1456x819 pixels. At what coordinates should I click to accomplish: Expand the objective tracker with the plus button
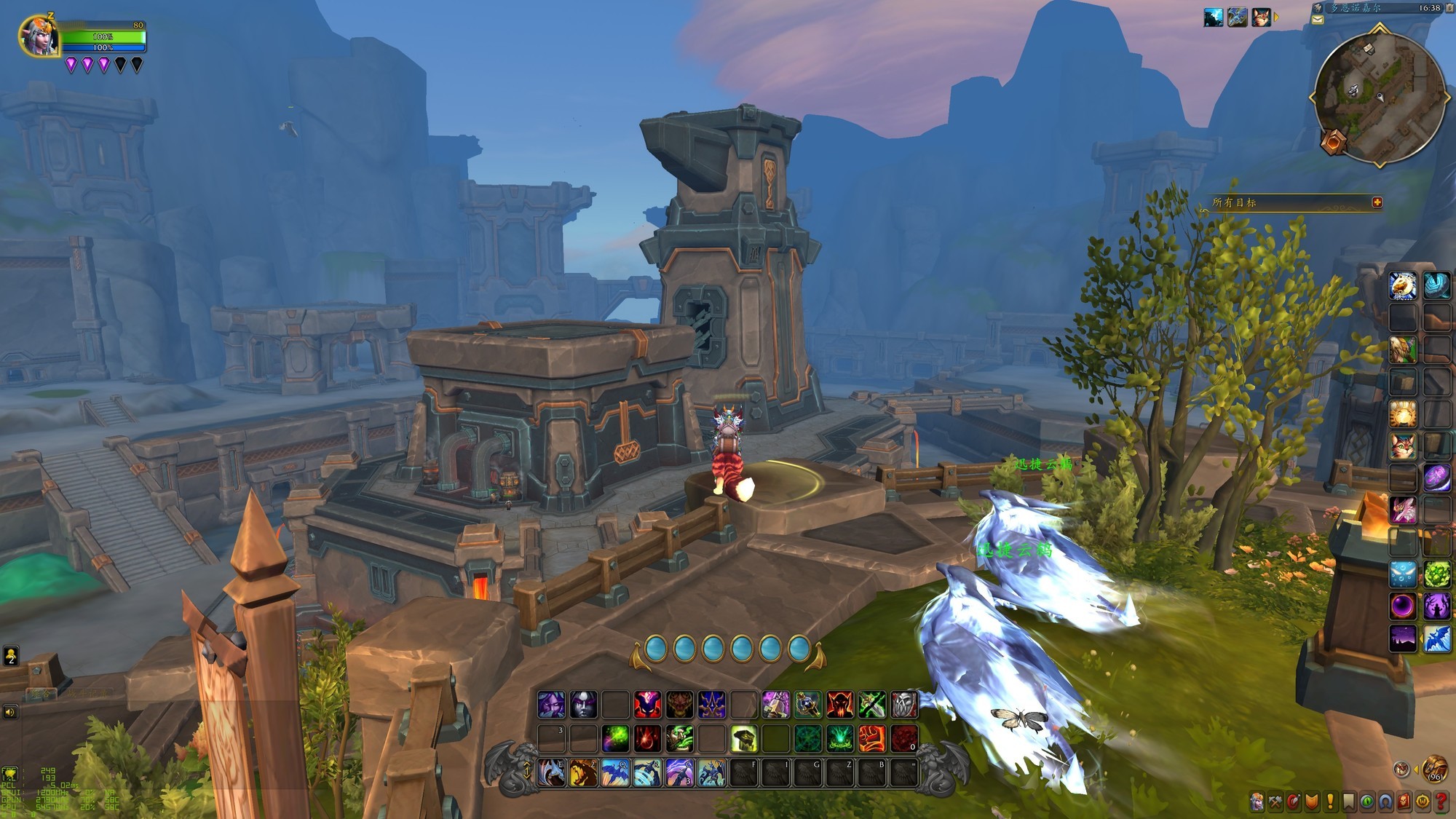[1377, 202]
